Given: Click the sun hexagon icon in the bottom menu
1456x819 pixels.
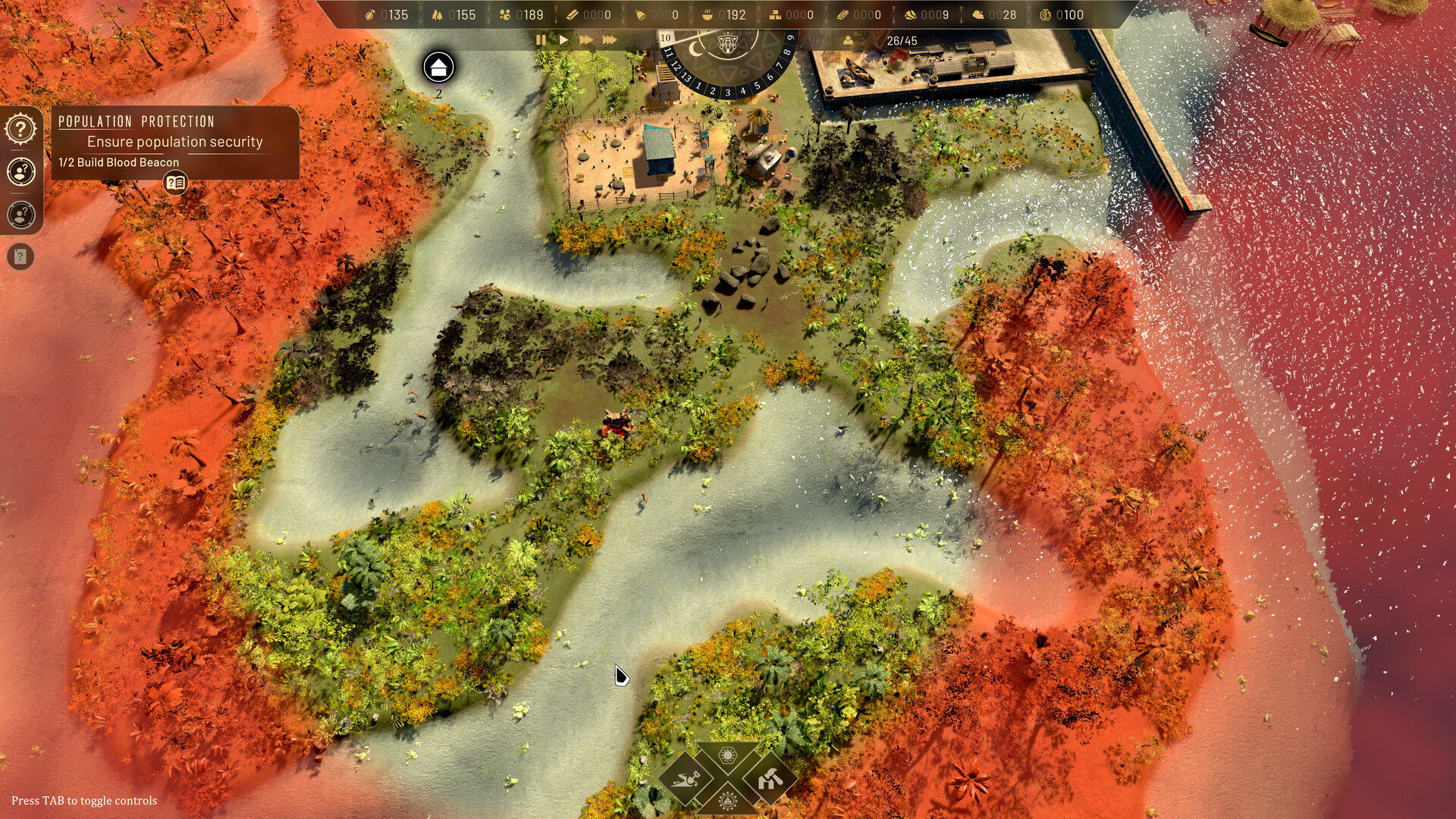Looking at the screenshot, I should tap(726, 755).
